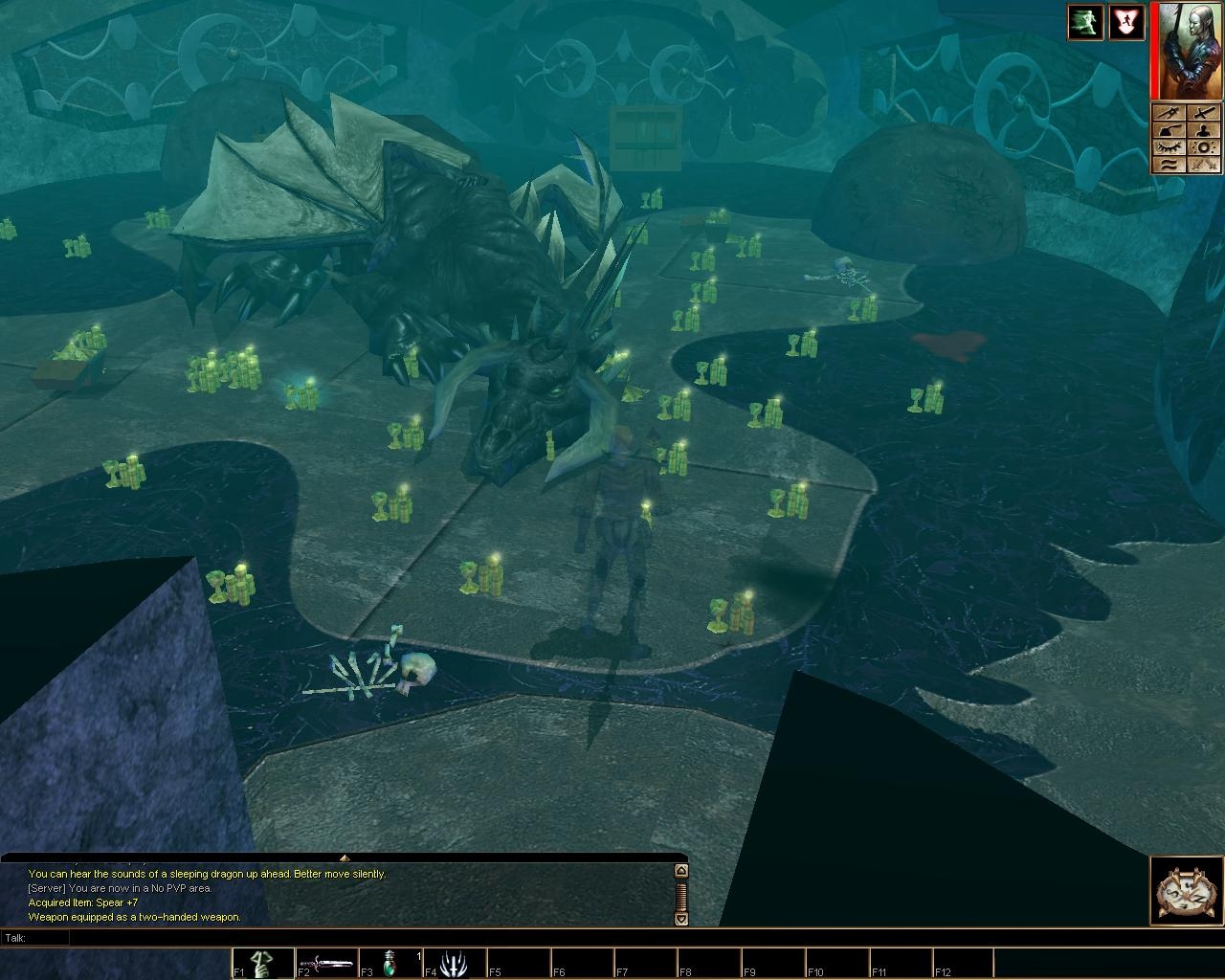Select the green running figure effect icon

pyautogui.click(x=1086, y=22)
